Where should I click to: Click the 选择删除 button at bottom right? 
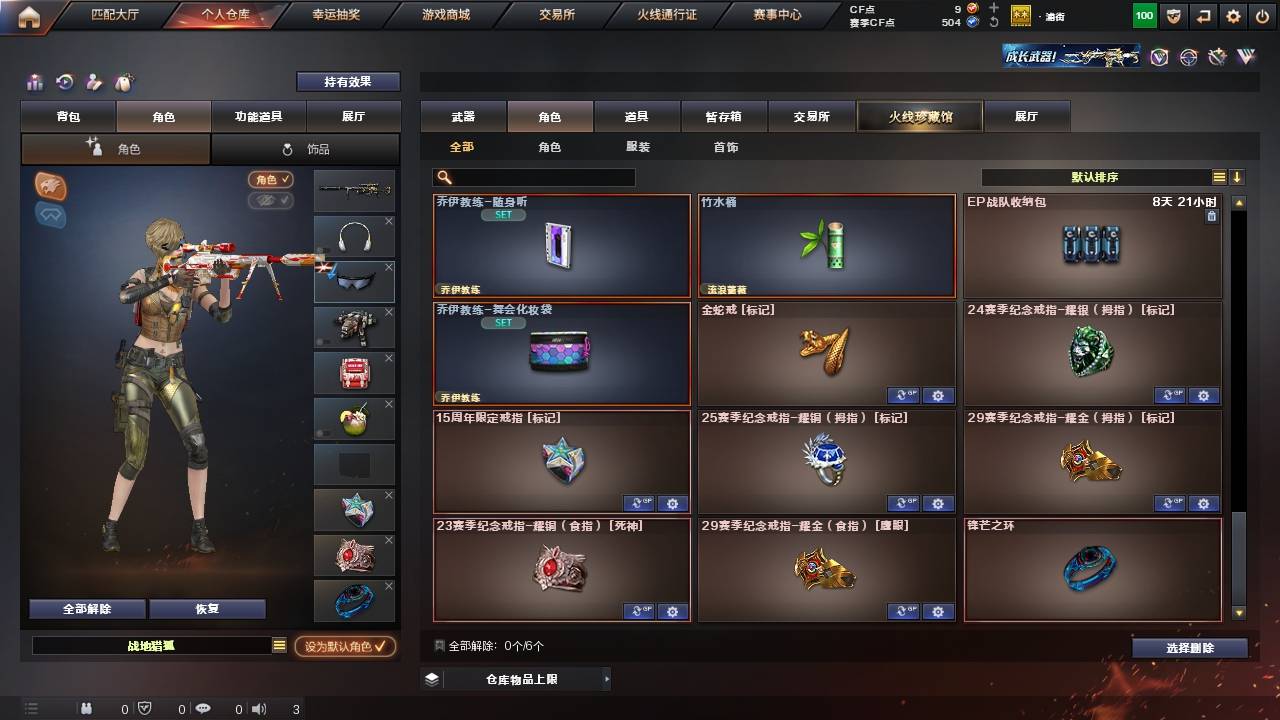click(1189, 647)
